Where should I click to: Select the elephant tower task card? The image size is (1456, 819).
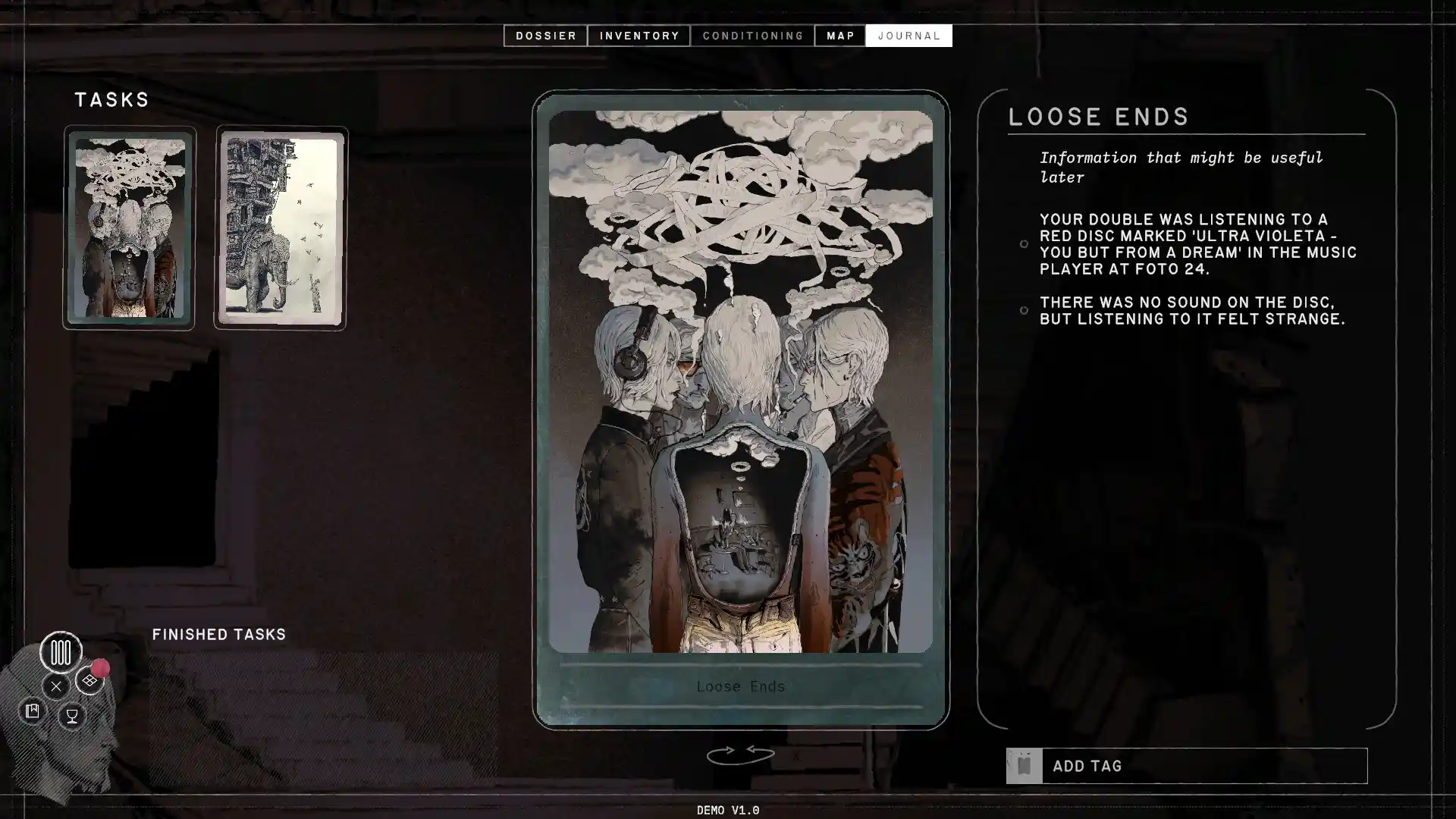281,228
